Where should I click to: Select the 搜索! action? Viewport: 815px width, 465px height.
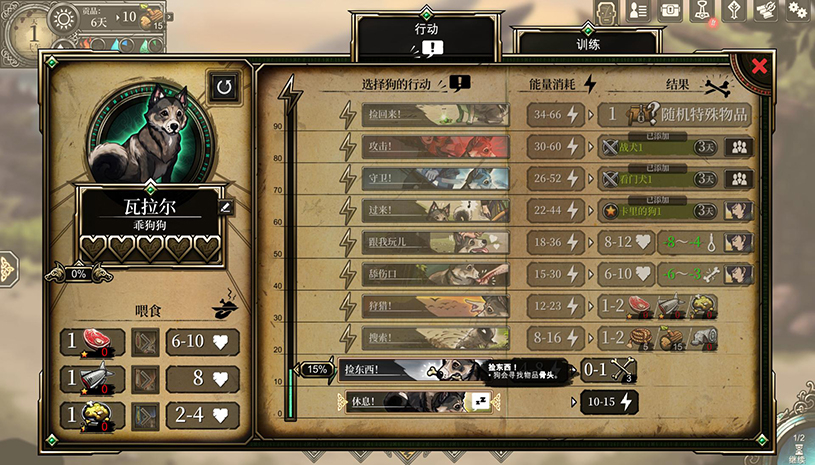(434, 337)
